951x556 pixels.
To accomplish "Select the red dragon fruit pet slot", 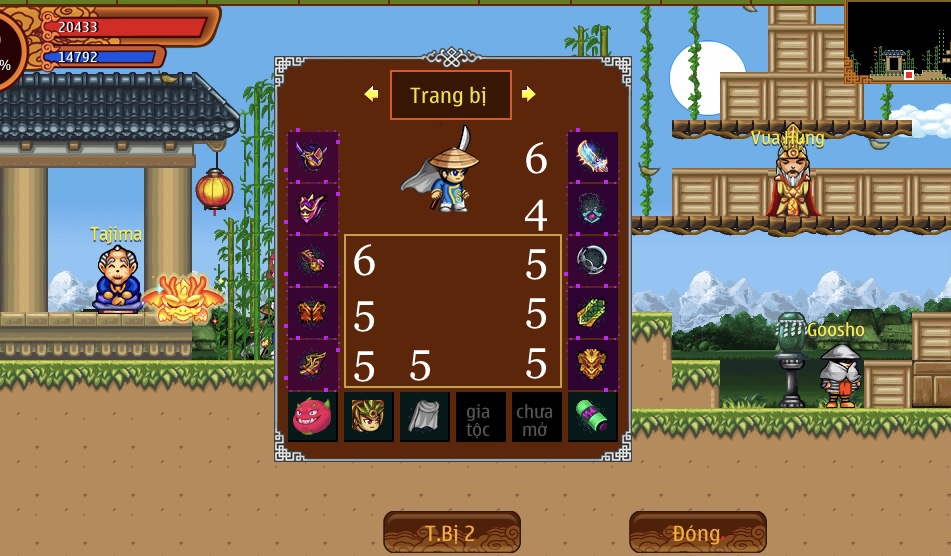I will coord(313,417).
